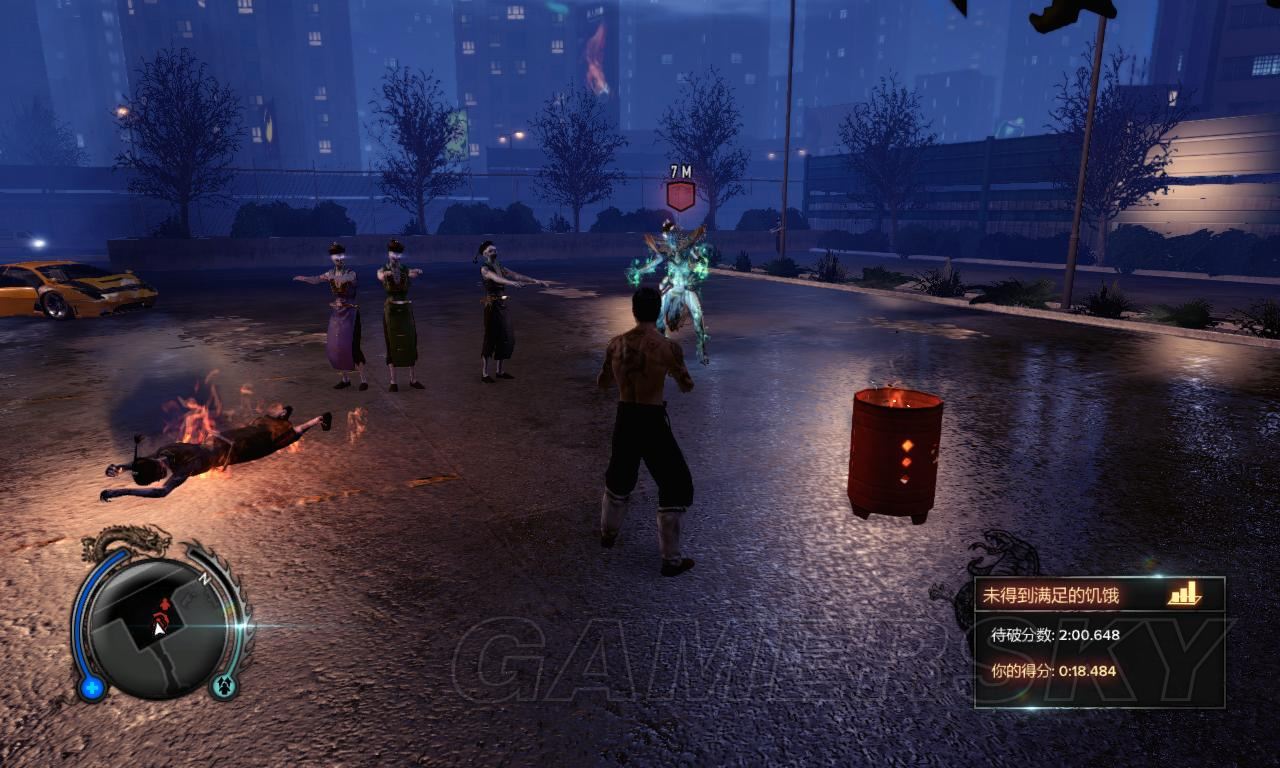
Task: Open the circular minimap
Action: tap(159, 626)
